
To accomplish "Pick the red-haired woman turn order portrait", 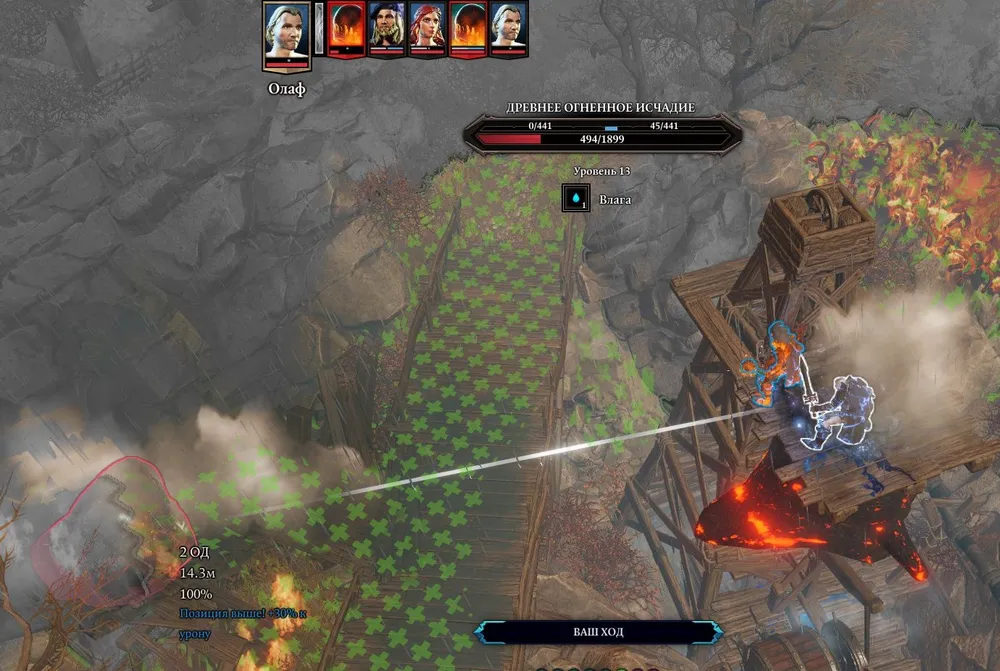I will pyautogui.click(x=426, y=27).
